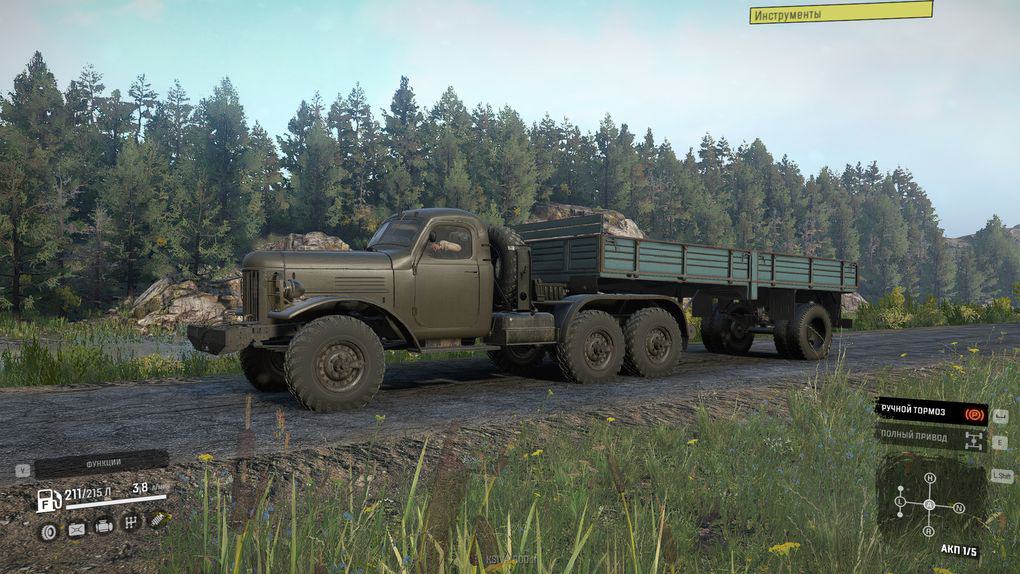
Task: Click the tire status icon
Action: coord(48,531)
